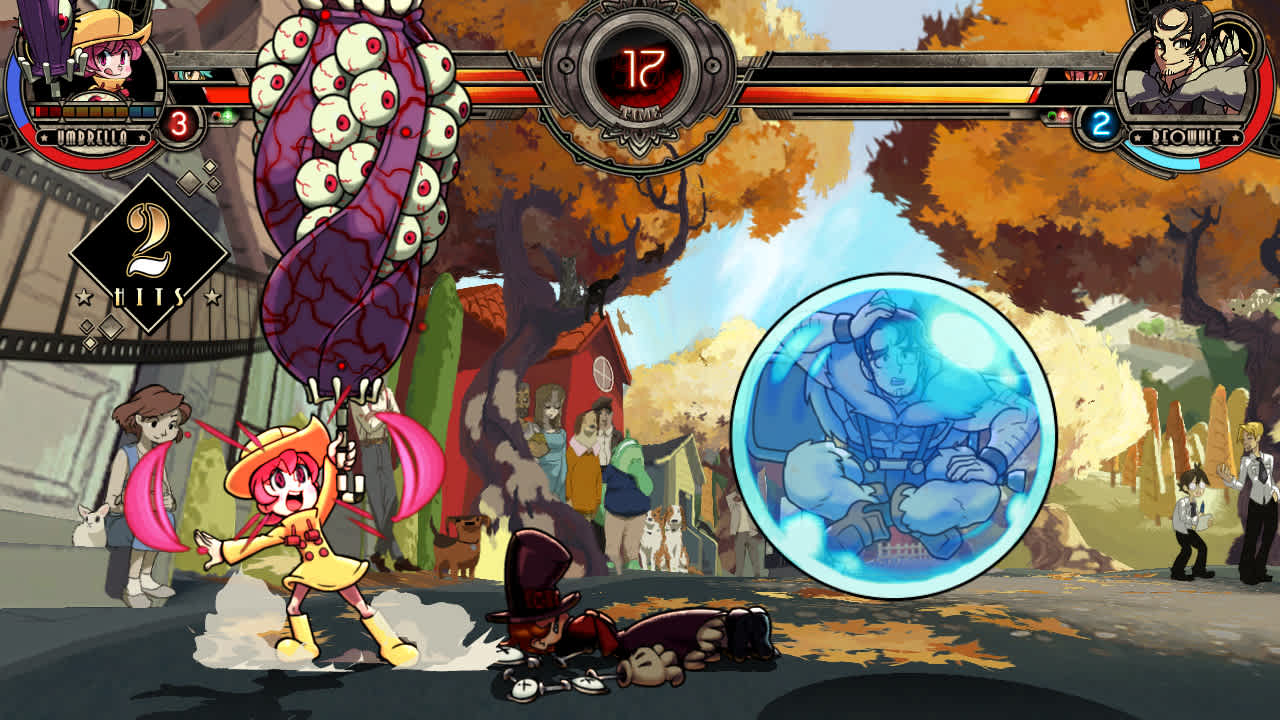Click Beowulf's blue round-win counter showing 2
This screenshot has width=1280, height=720.
pos(1101,123)
